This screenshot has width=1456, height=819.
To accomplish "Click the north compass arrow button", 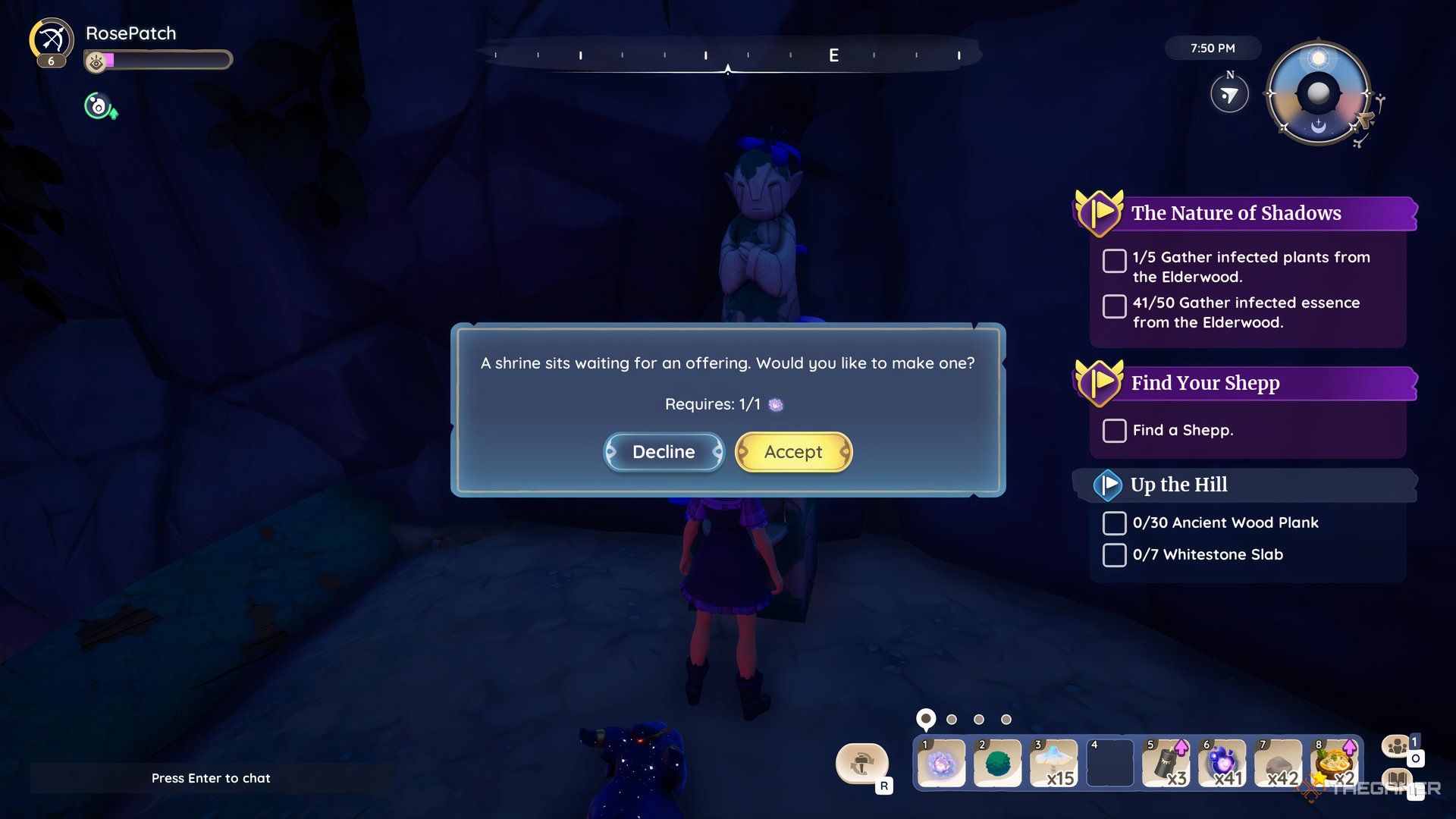I will pos(1229,95).
